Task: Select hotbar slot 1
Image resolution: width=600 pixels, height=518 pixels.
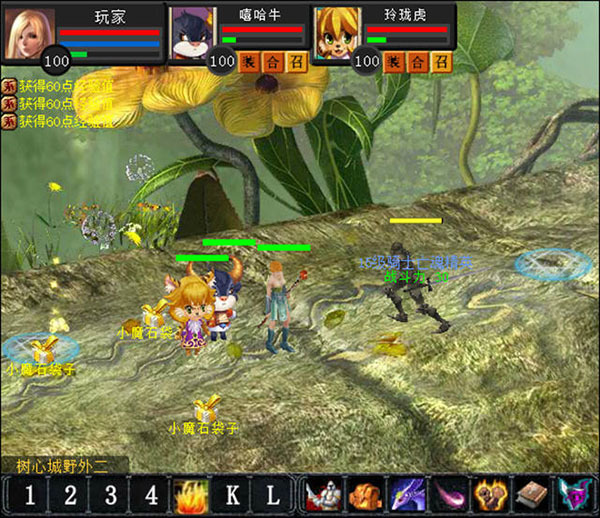Action: point(30,495)
